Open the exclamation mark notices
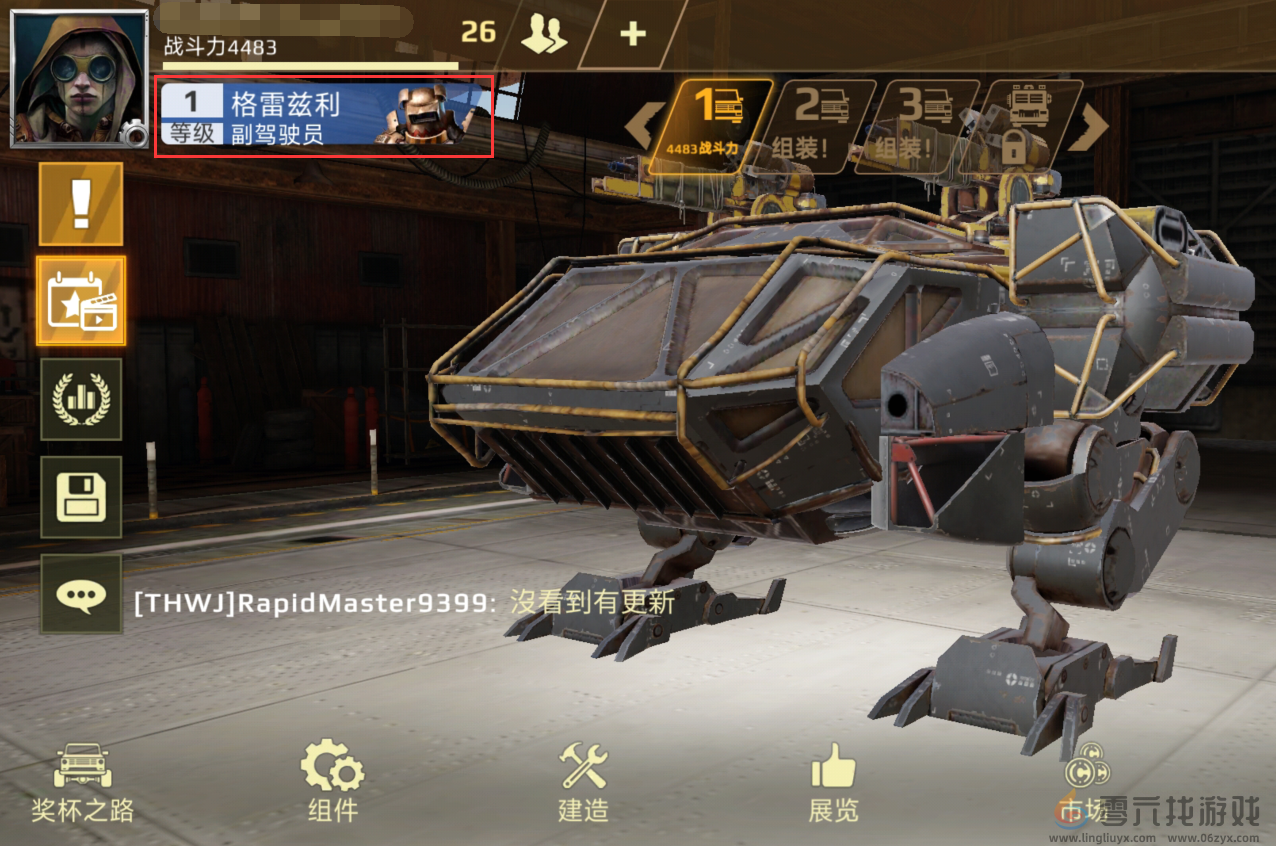The width and height of the screenshot is (1276, 846). point(81,204)
